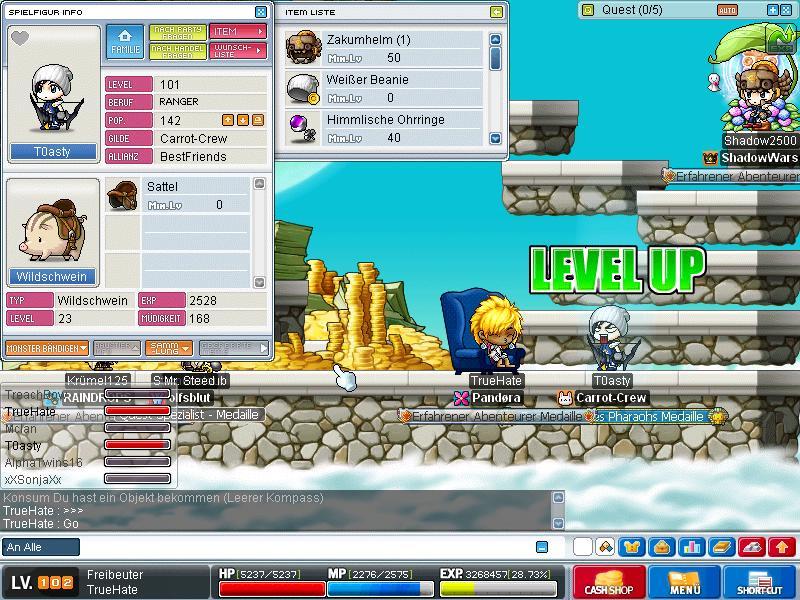Open the main Menü
This screenshot has width=800, height=600.
tap(685, 583)
